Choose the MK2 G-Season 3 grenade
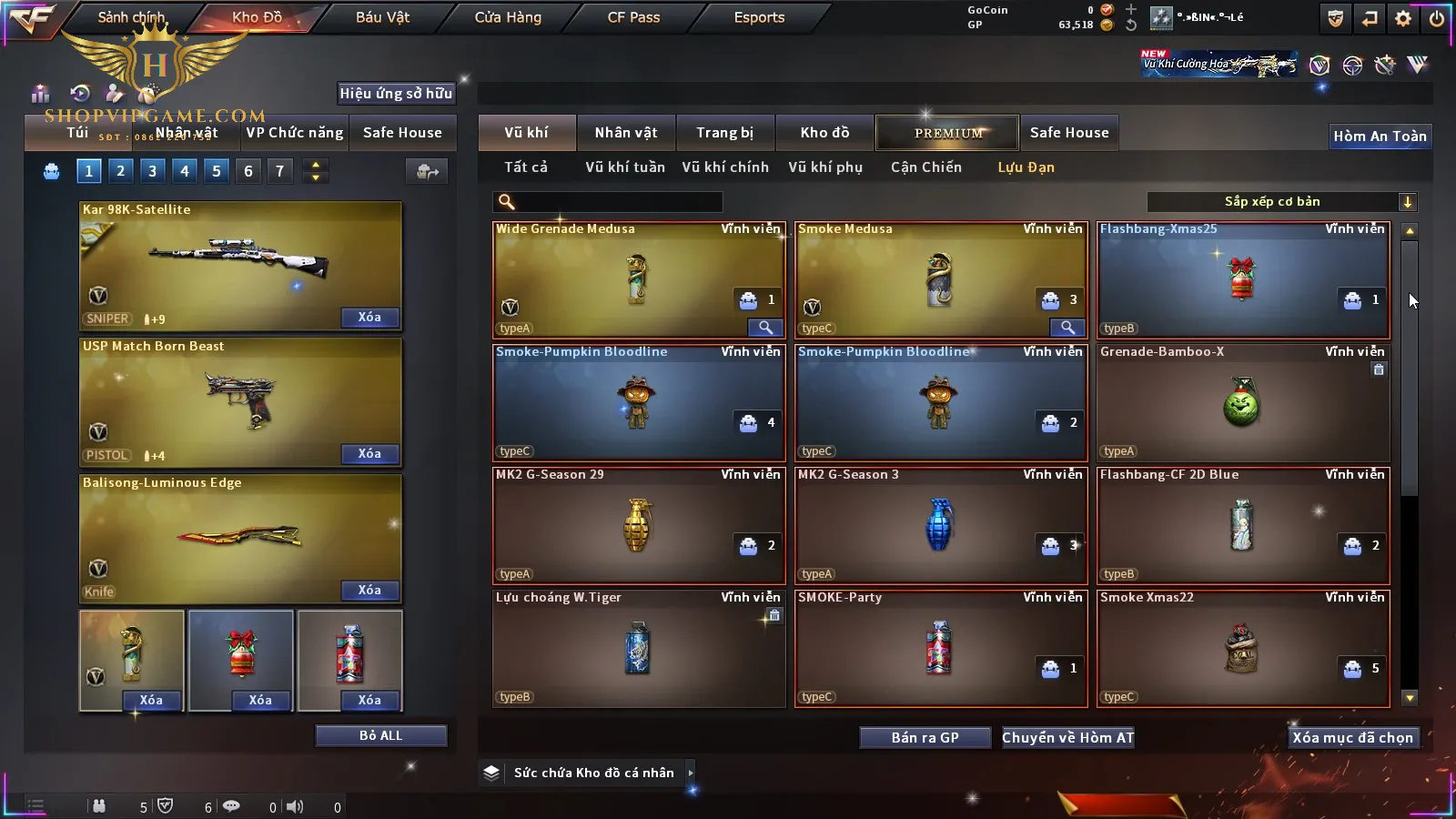This screenshot has height=819, width=1456. coord(940,525)
